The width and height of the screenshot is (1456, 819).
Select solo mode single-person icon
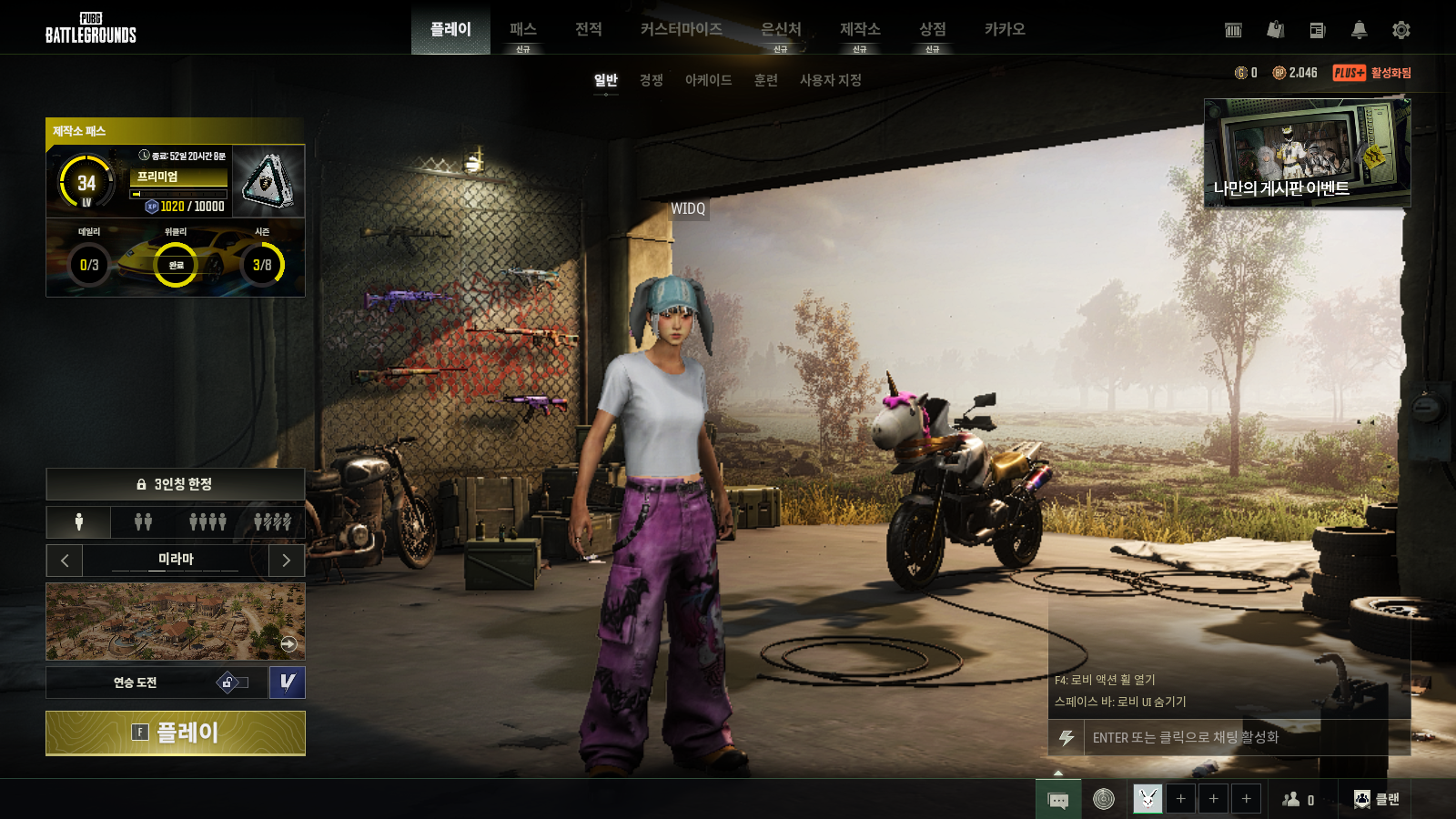click(79, 521)
